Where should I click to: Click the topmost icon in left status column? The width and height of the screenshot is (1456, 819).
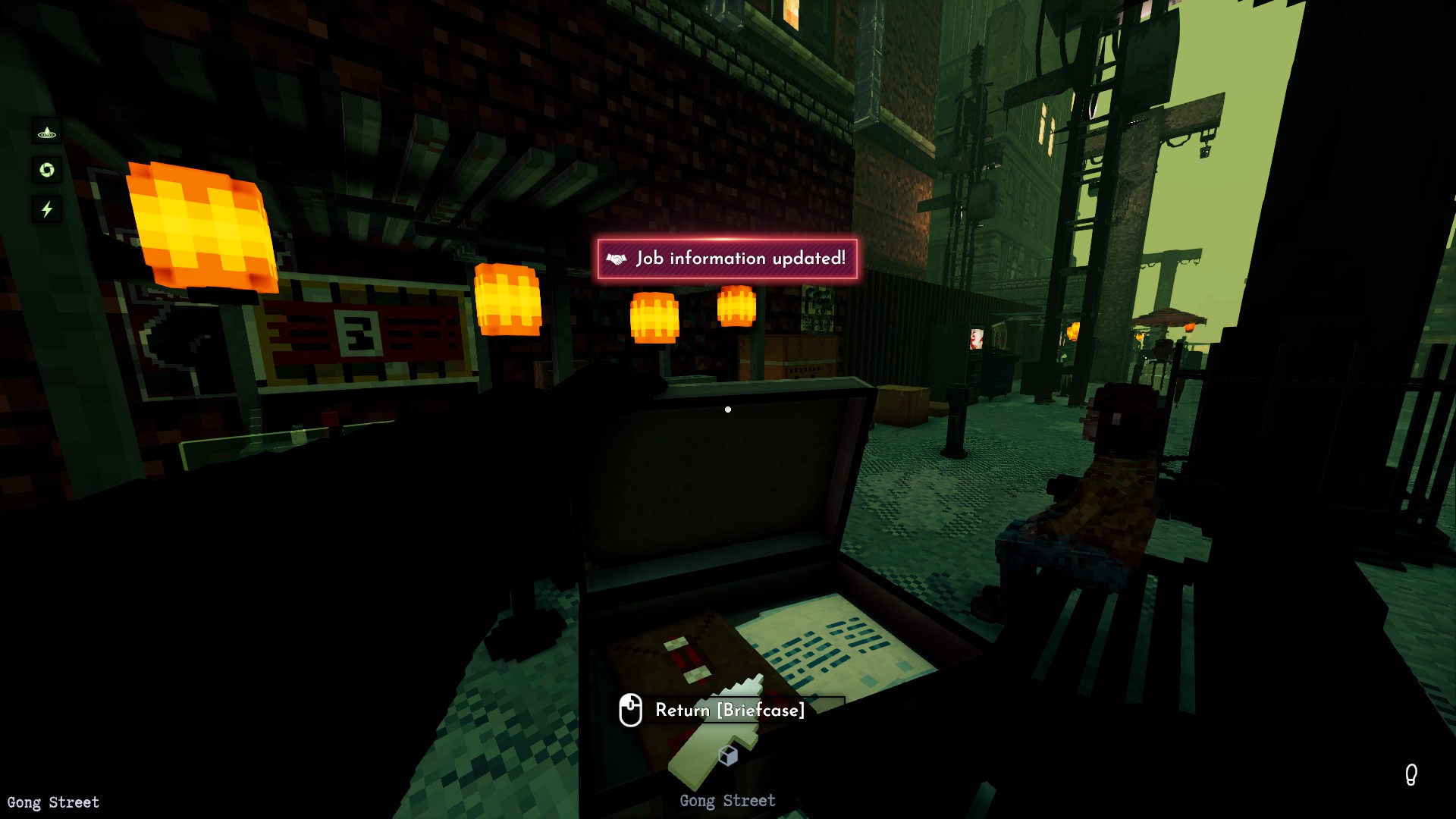tap(47, 133)
